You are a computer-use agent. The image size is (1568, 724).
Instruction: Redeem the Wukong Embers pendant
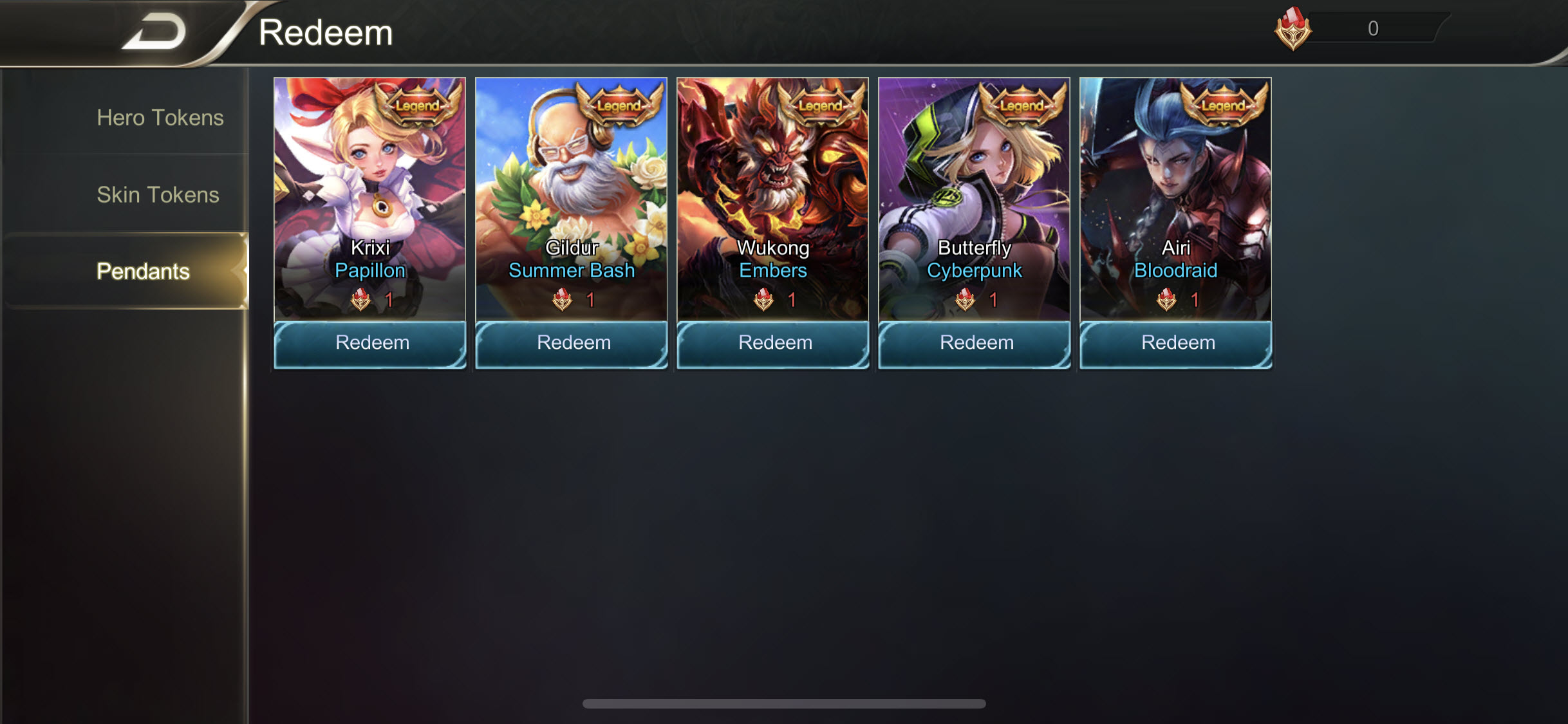click(772, 343)
